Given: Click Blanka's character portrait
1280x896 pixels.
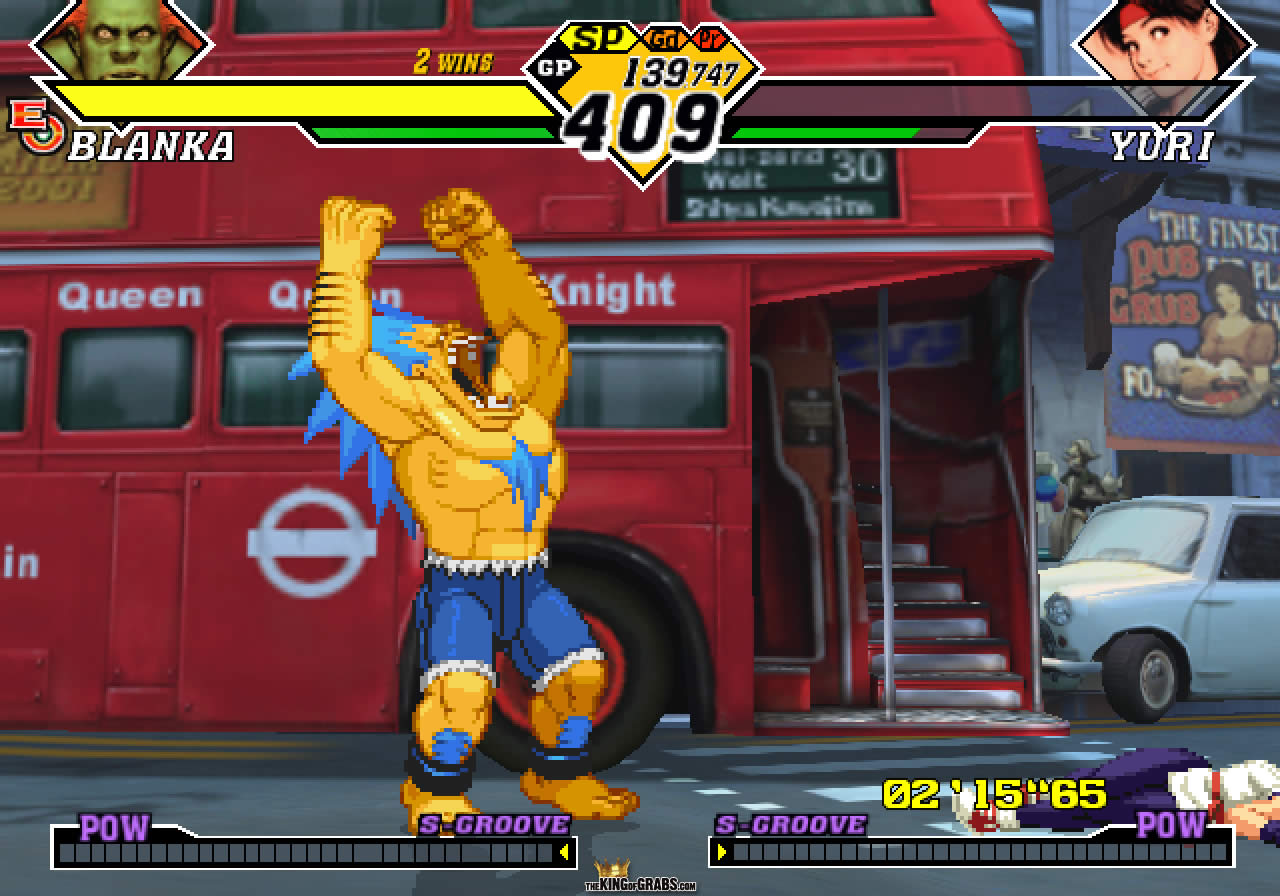Looking at the screenshot, I should tap(122, 38).
